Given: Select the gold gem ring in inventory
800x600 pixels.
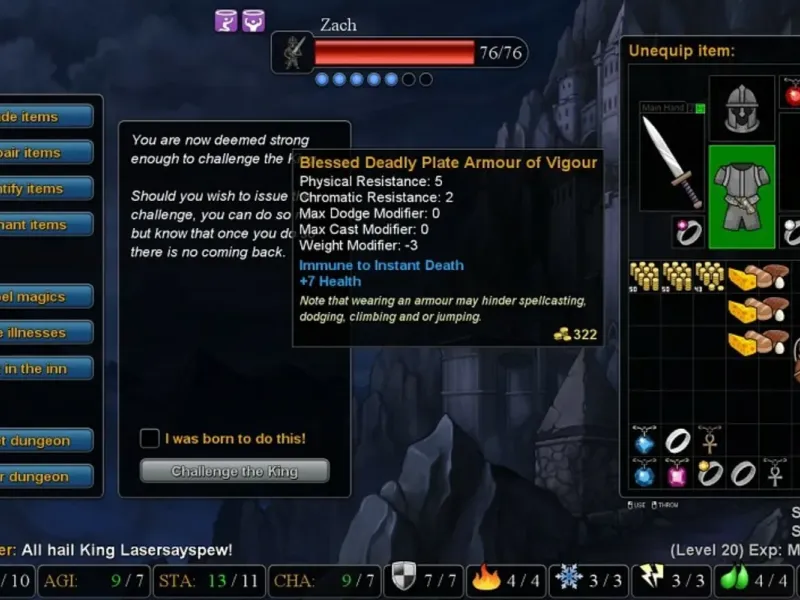Looking at the screenshot, I should pyautogui.click(x=710, y=473).
